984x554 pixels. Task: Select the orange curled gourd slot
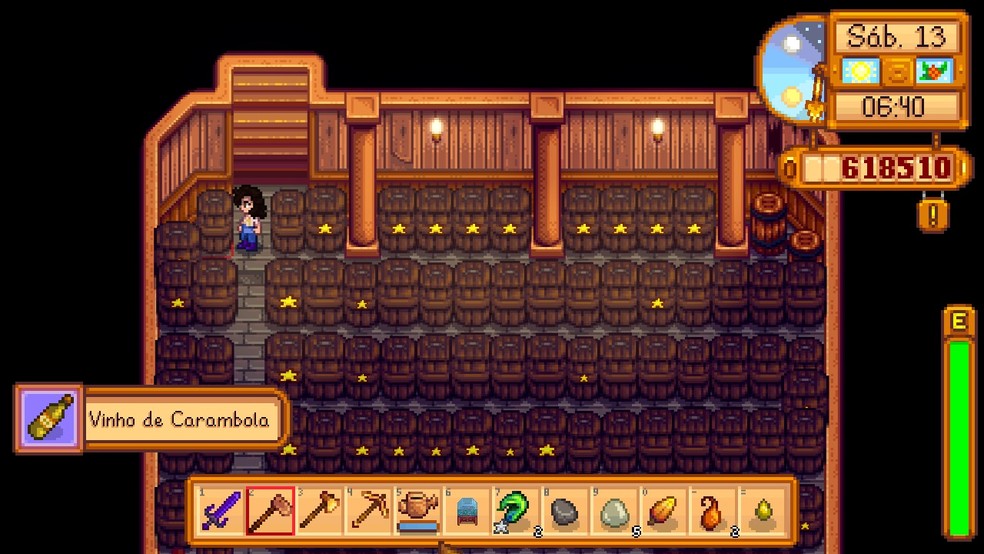(711, 512)
